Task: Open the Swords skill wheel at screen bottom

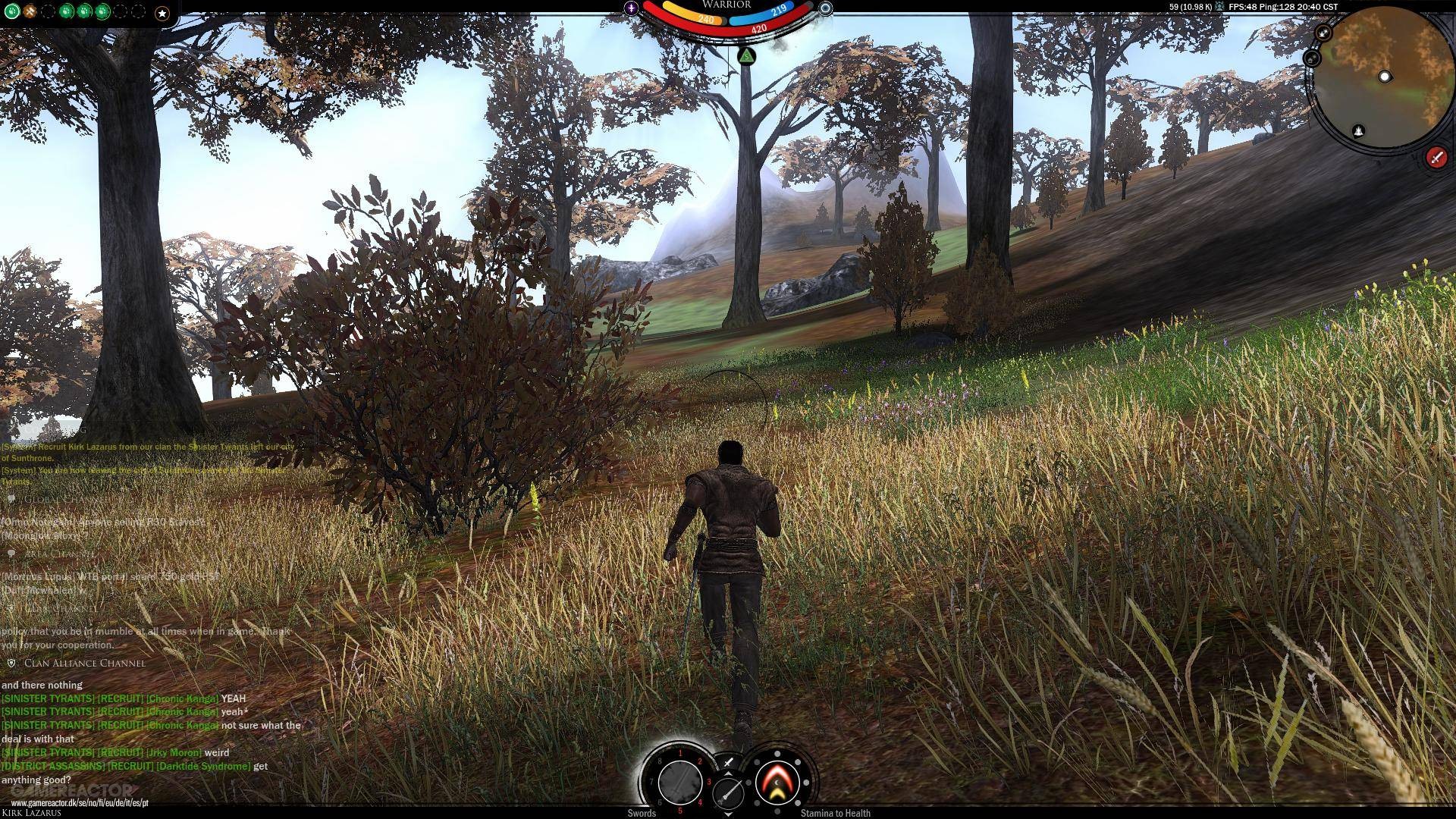Action: [680, 783]
